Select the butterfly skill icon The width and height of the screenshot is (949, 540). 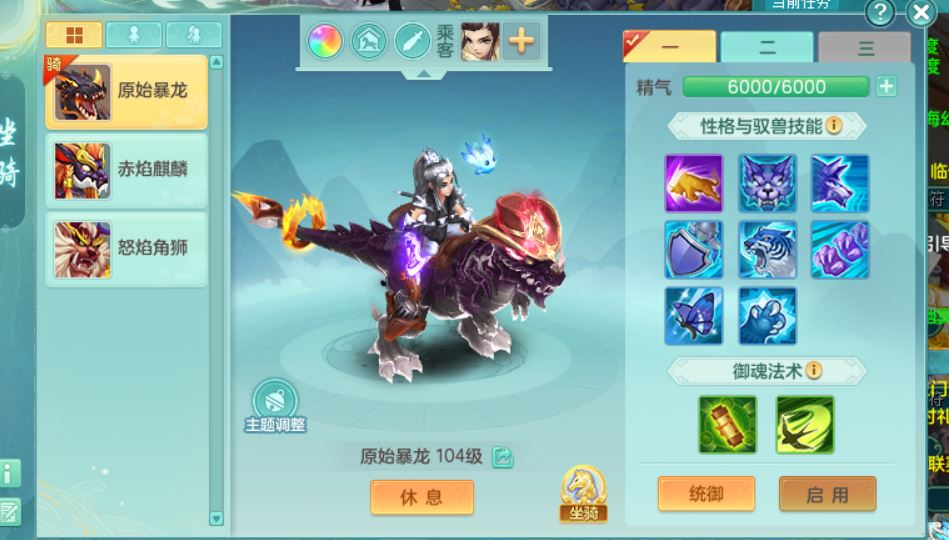pos(694,316)
